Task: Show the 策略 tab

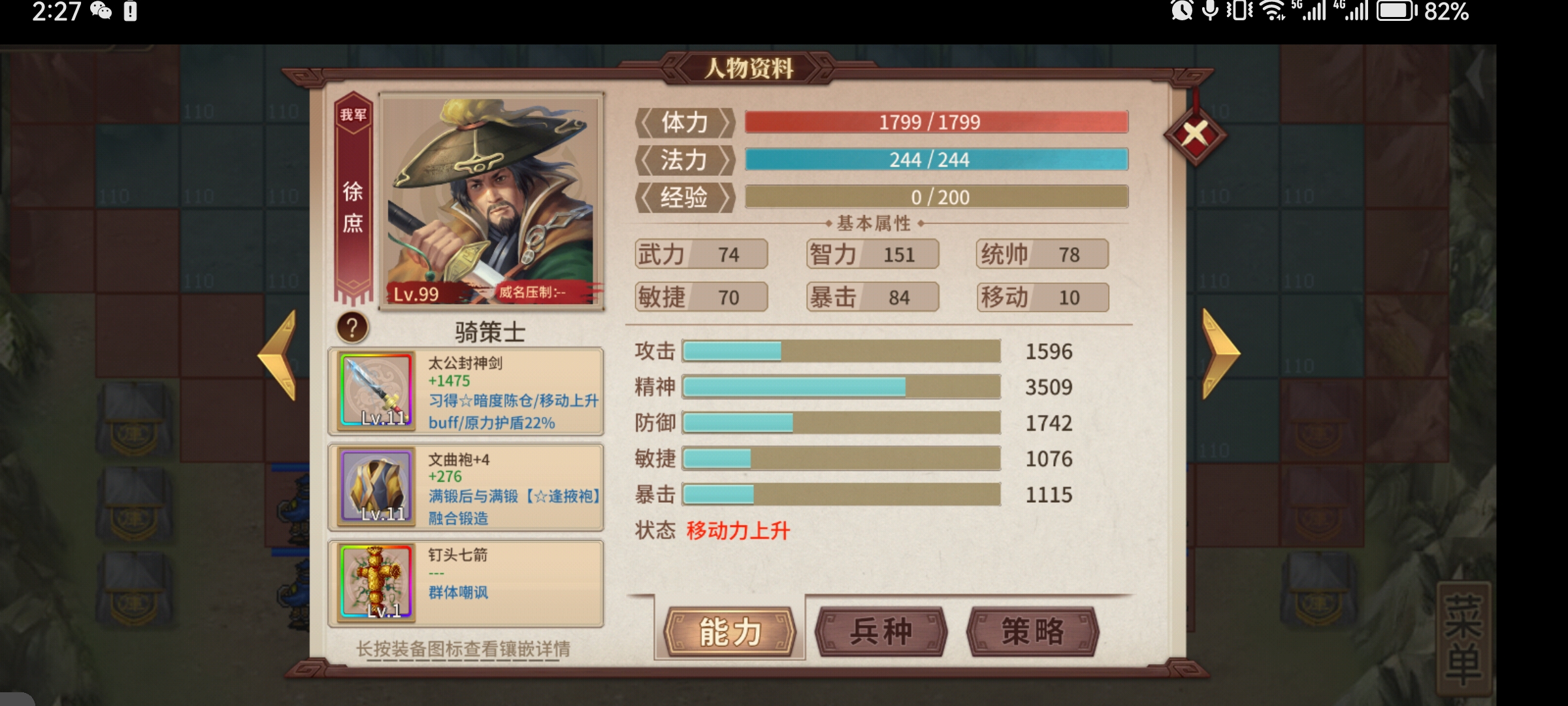Action: 1032,631
